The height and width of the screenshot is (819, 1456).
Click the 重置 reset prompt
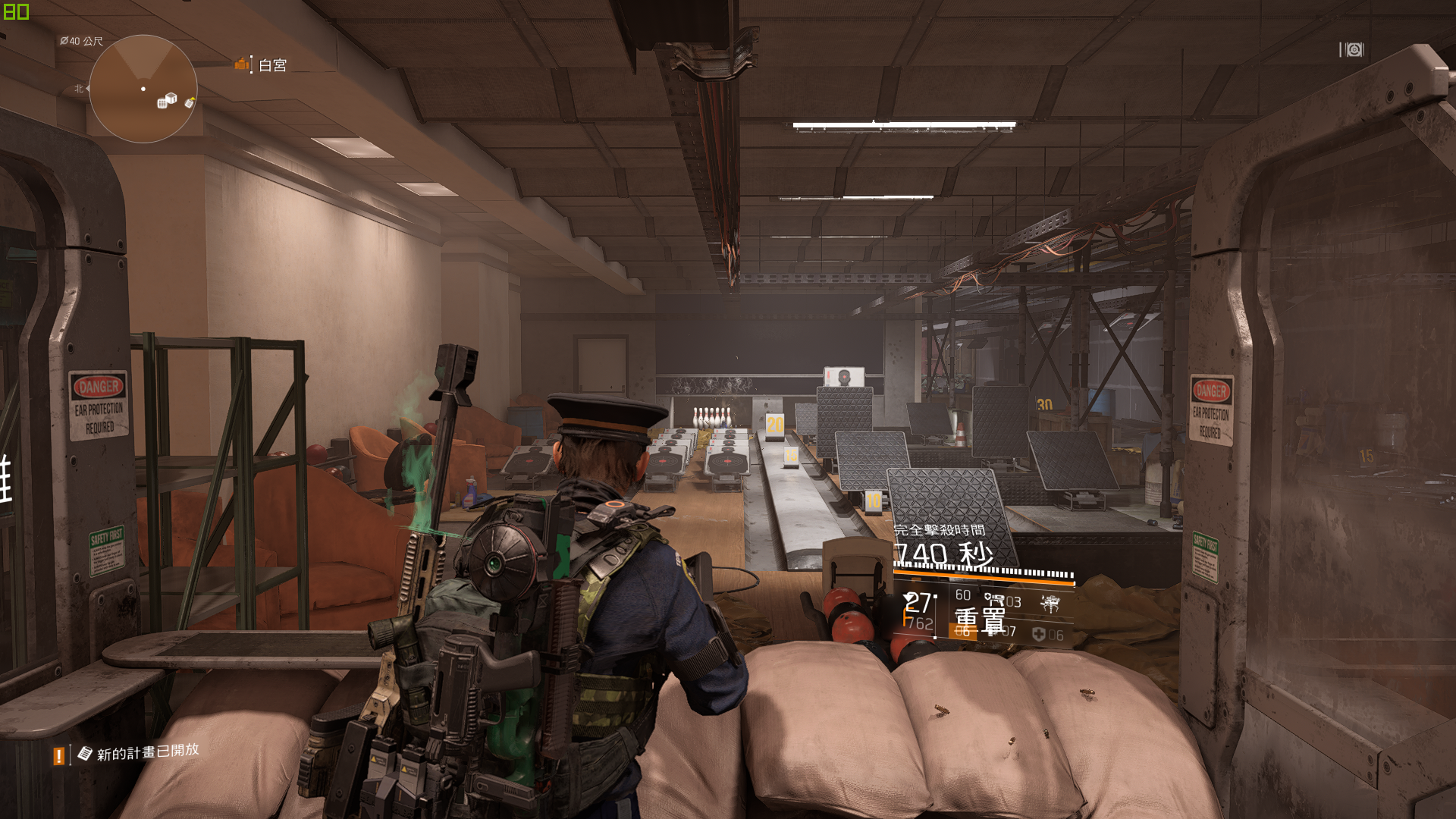coord(980,620)
